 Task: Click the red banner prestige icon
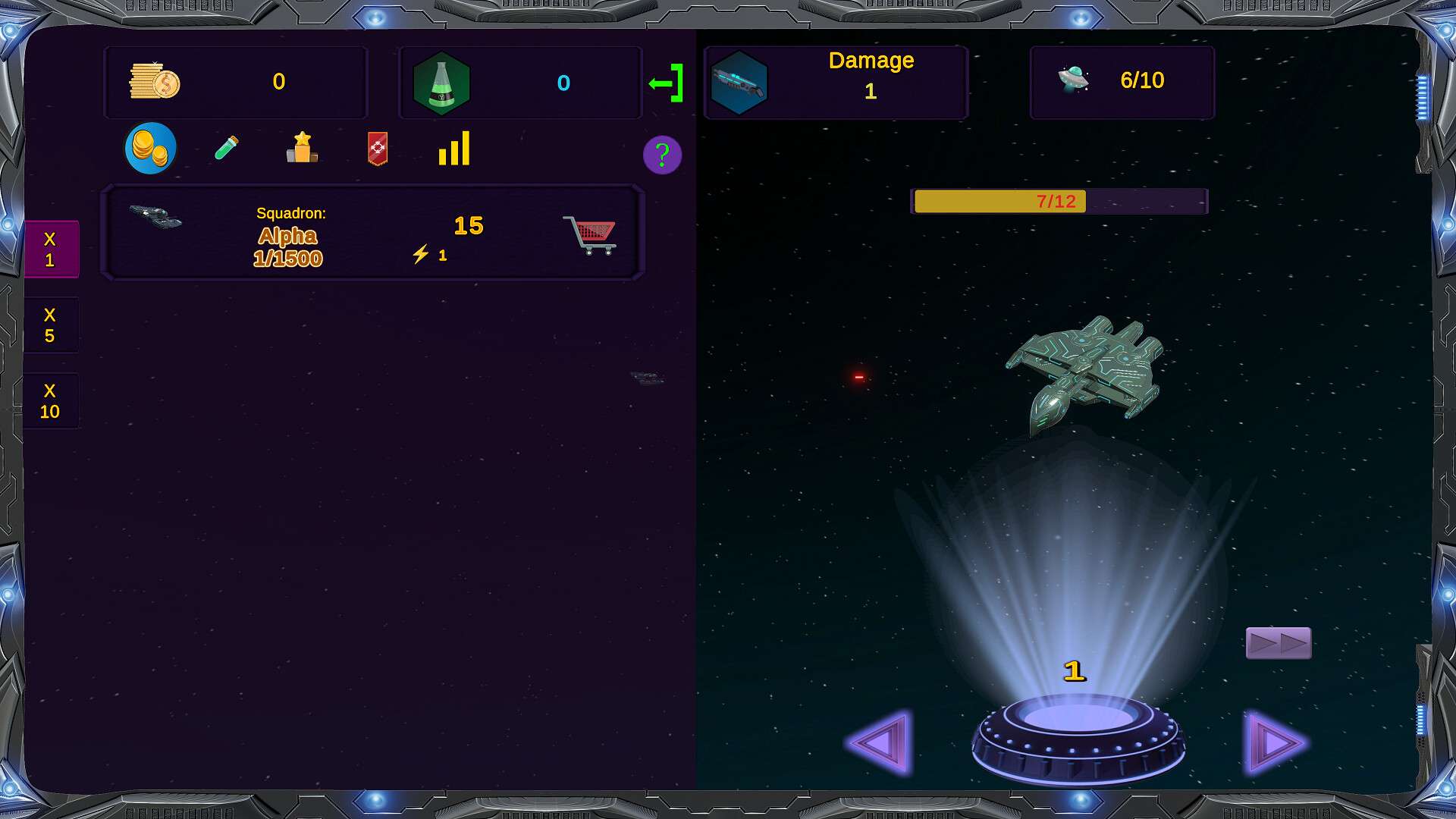[377, 149]
